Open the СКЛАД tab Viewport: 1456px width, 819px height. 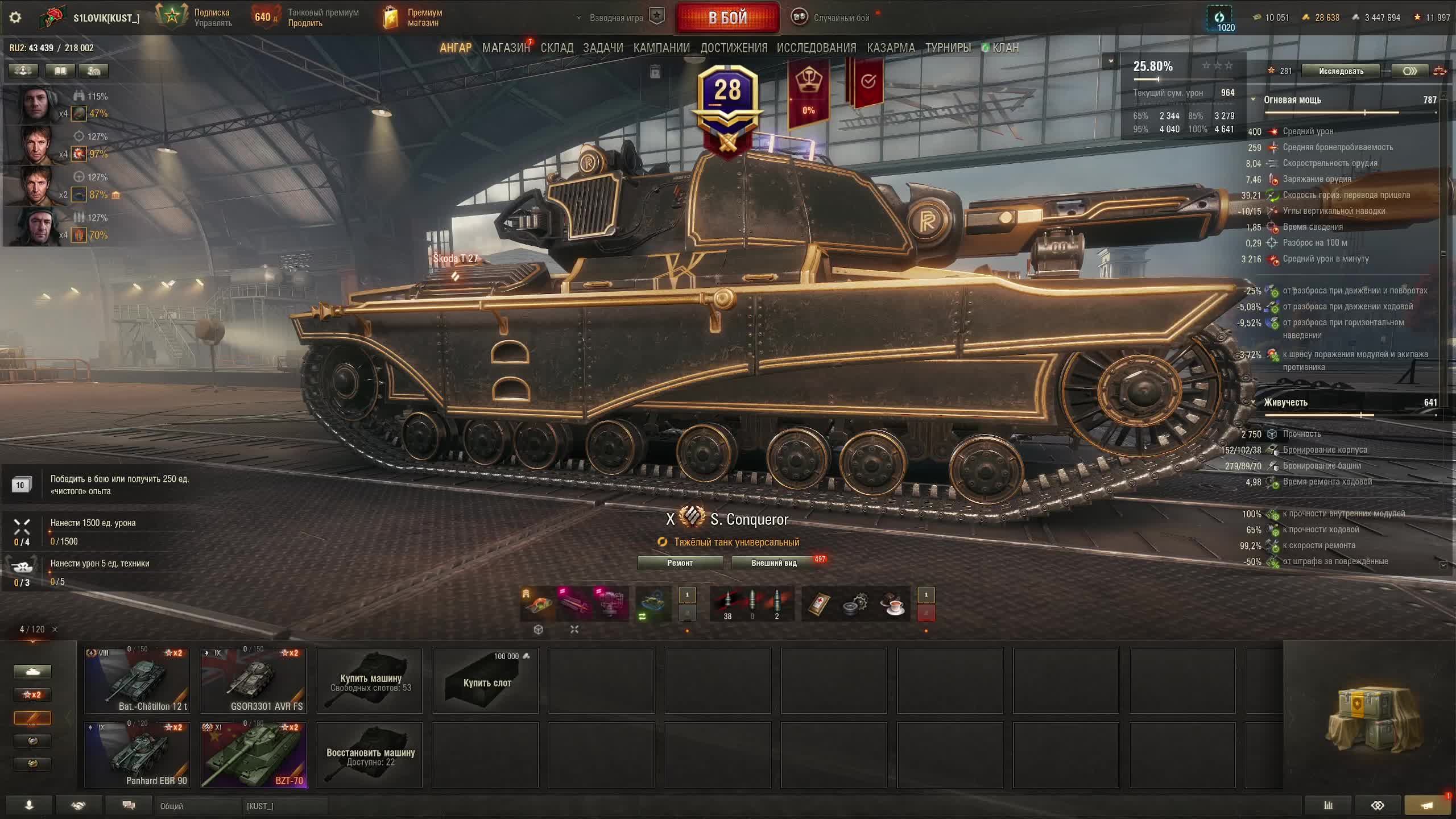pos(557,48)
